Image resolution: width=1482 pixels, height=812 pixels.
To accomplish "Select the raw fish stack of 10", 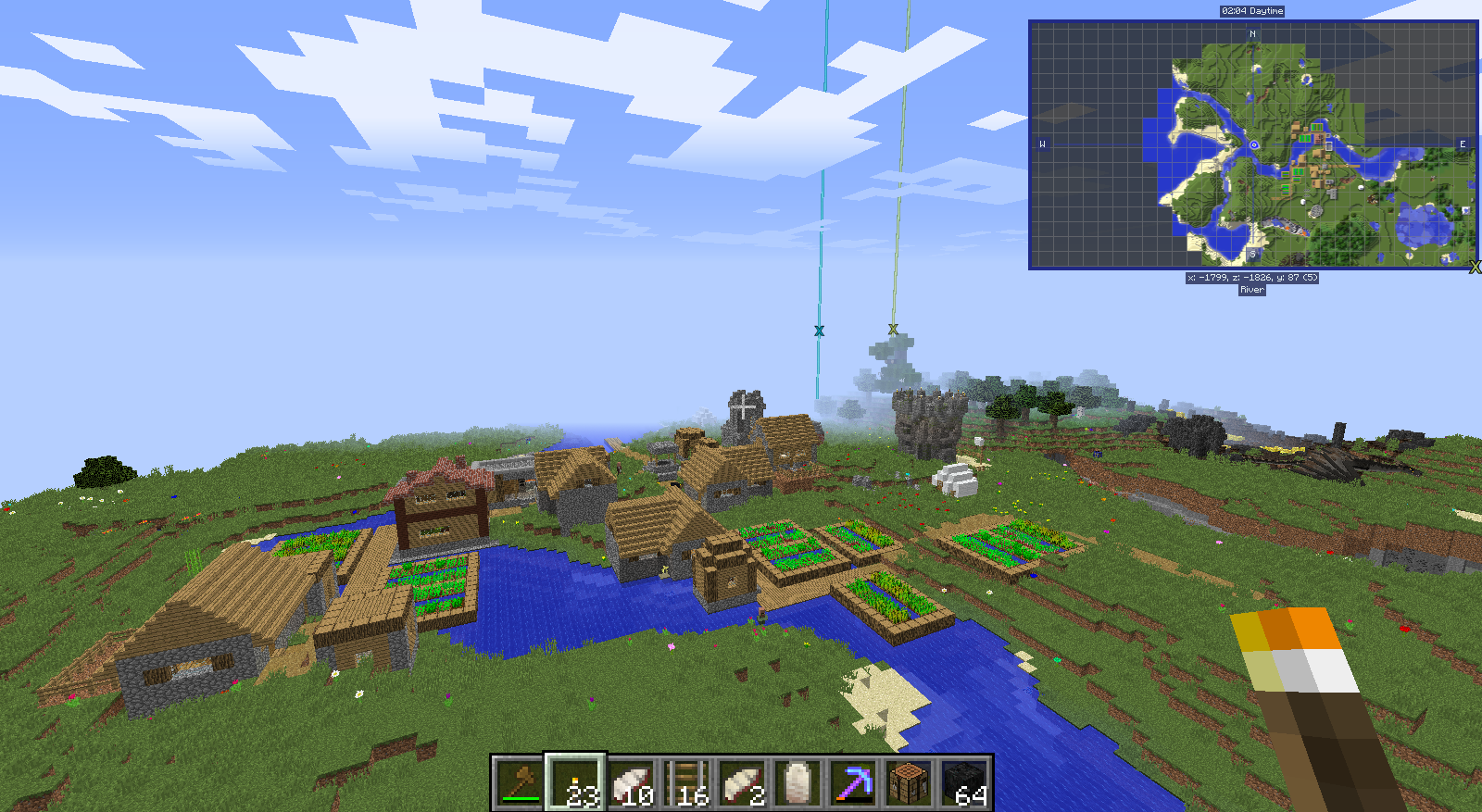I will point(630,782).
